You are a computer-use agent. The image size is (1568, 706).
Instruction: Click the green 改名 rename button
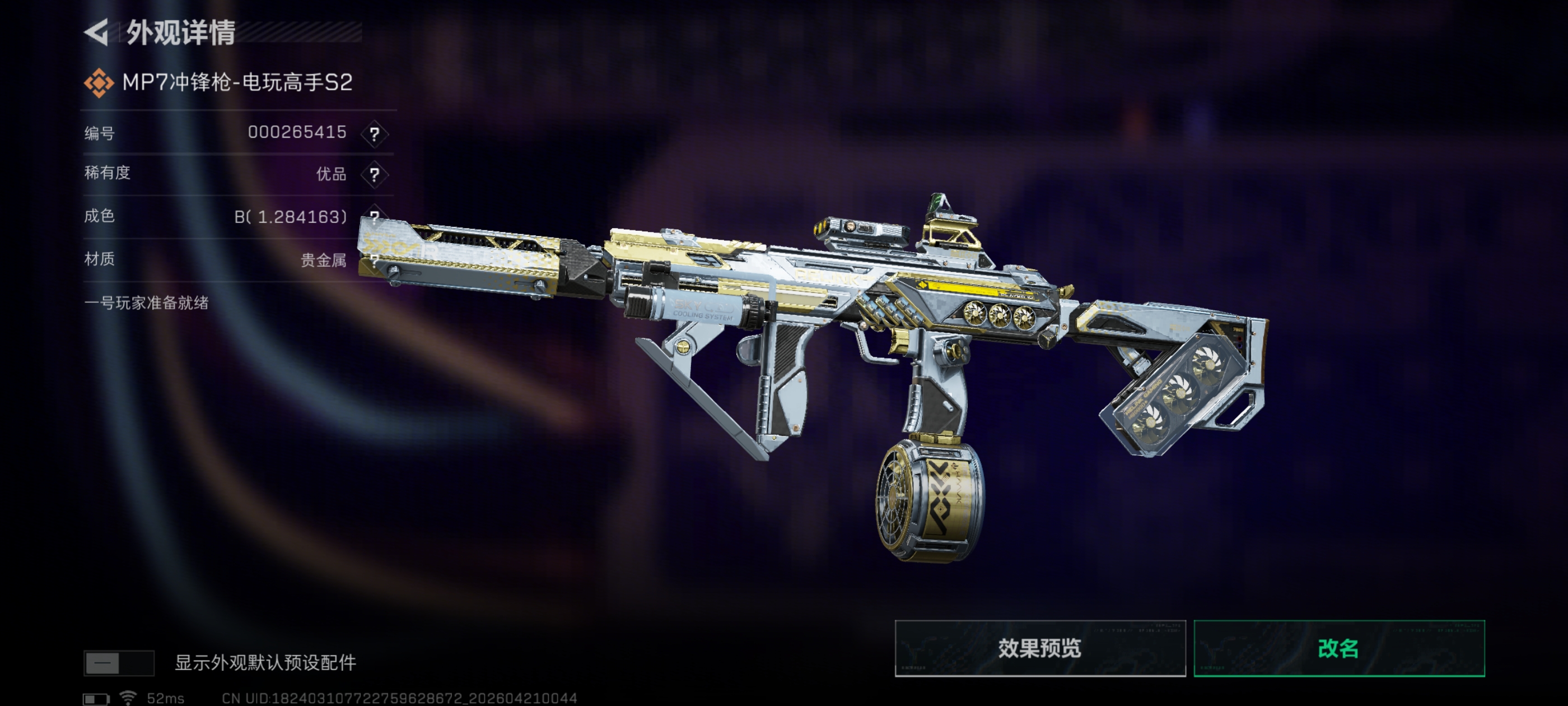(x=1338, y=648)
